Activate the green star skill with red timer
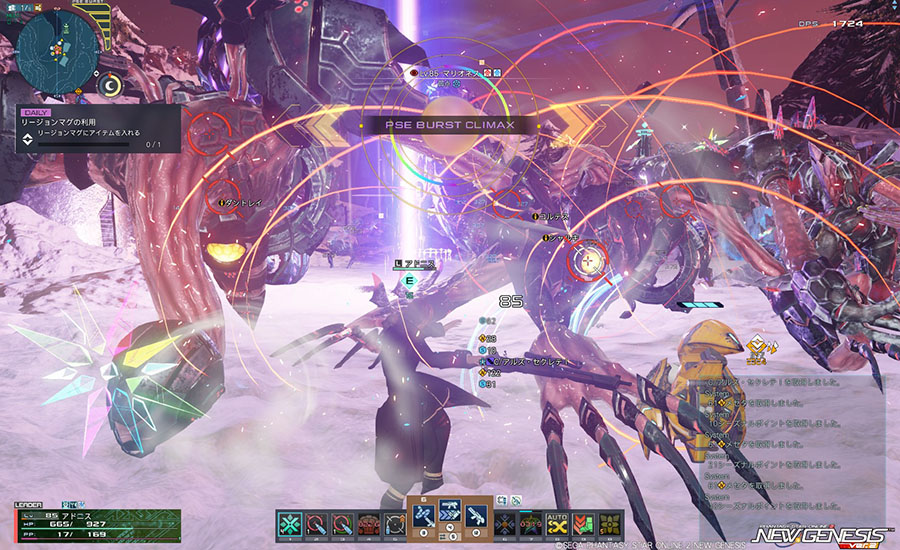This screenshot has width=900, height=550. tap(532, 522)
